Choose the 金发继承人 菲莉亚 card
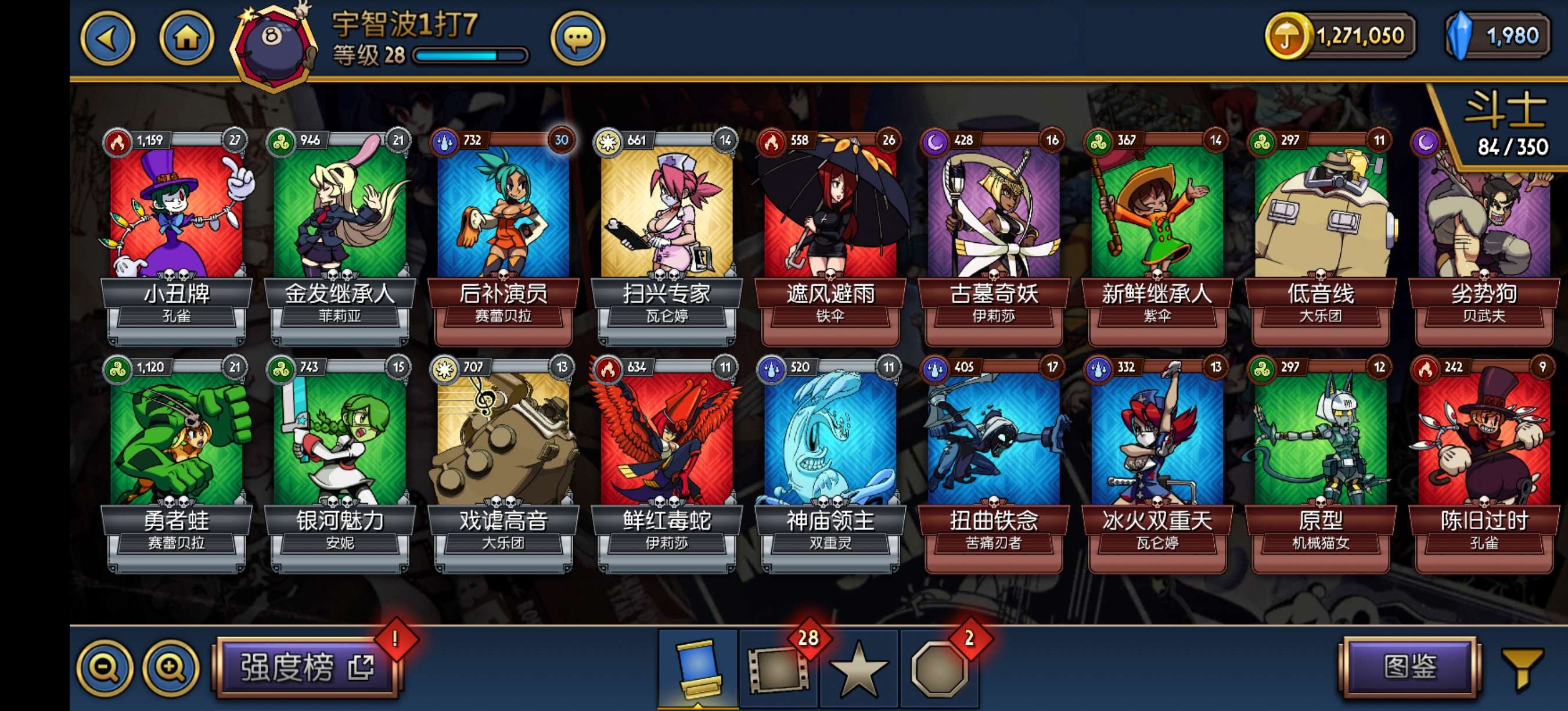1568x711 pixels. [340, 231]
